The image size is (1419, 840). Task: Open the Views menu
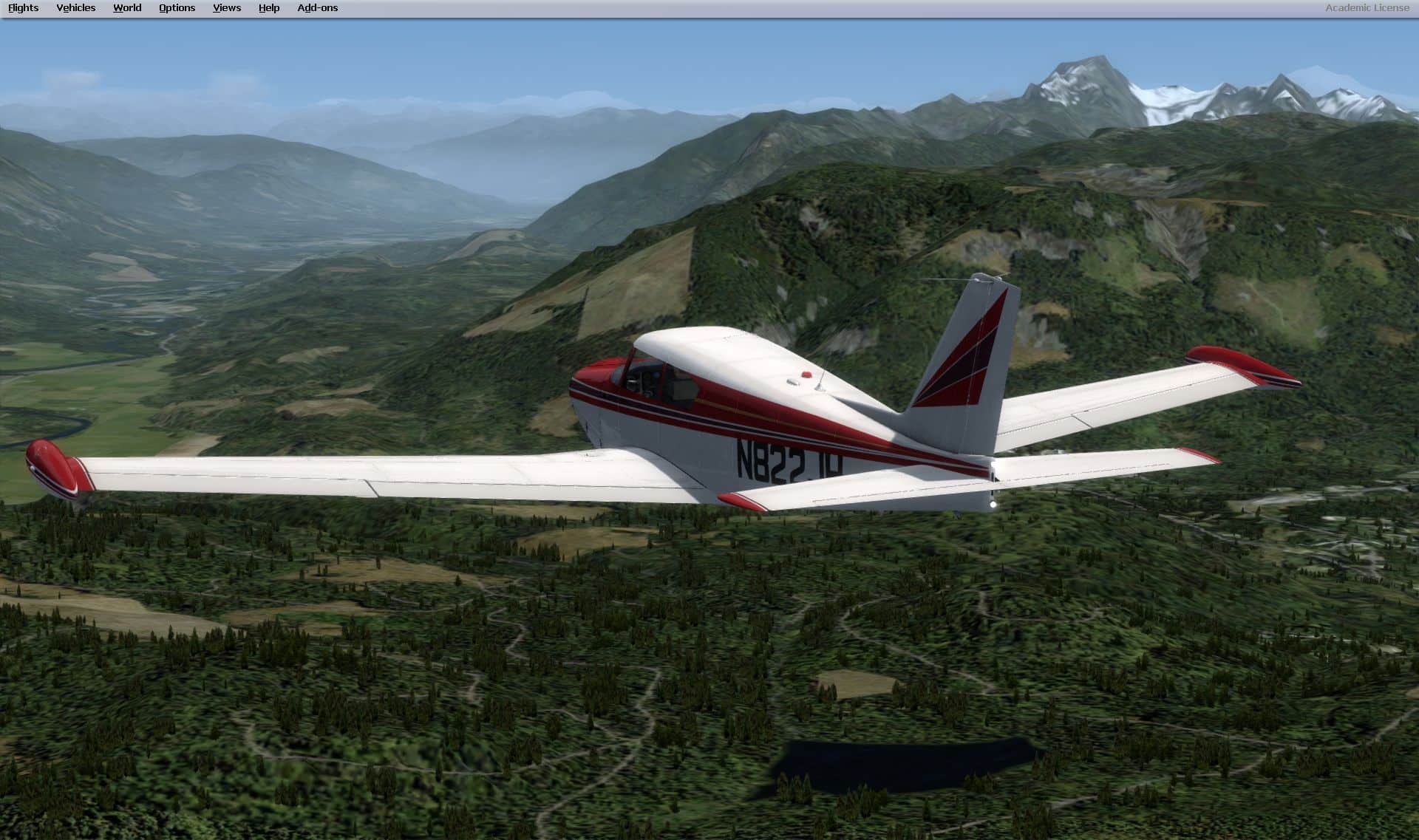pos(226,8)
